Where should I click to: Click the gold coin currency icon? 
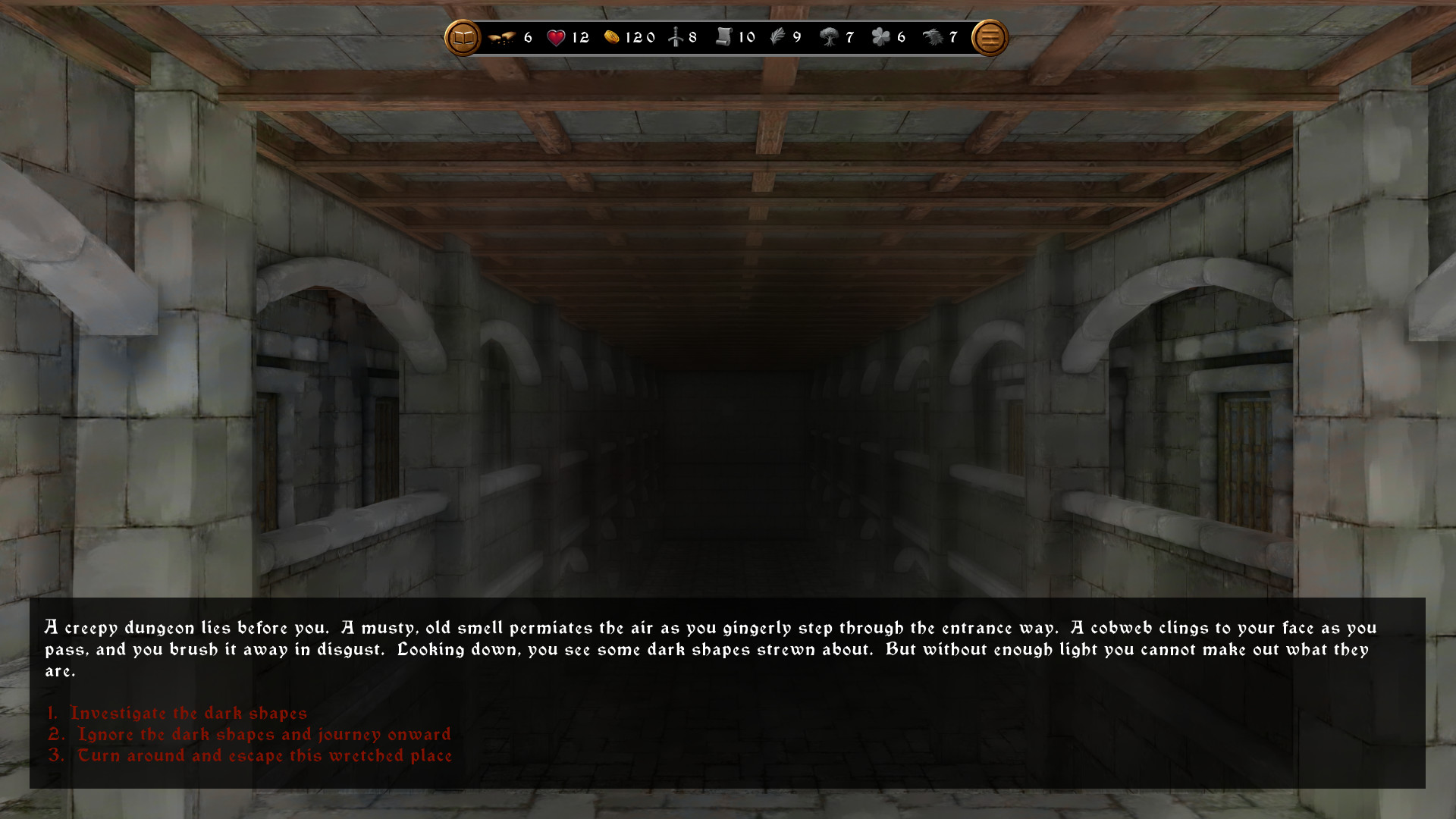click(611, 36)
